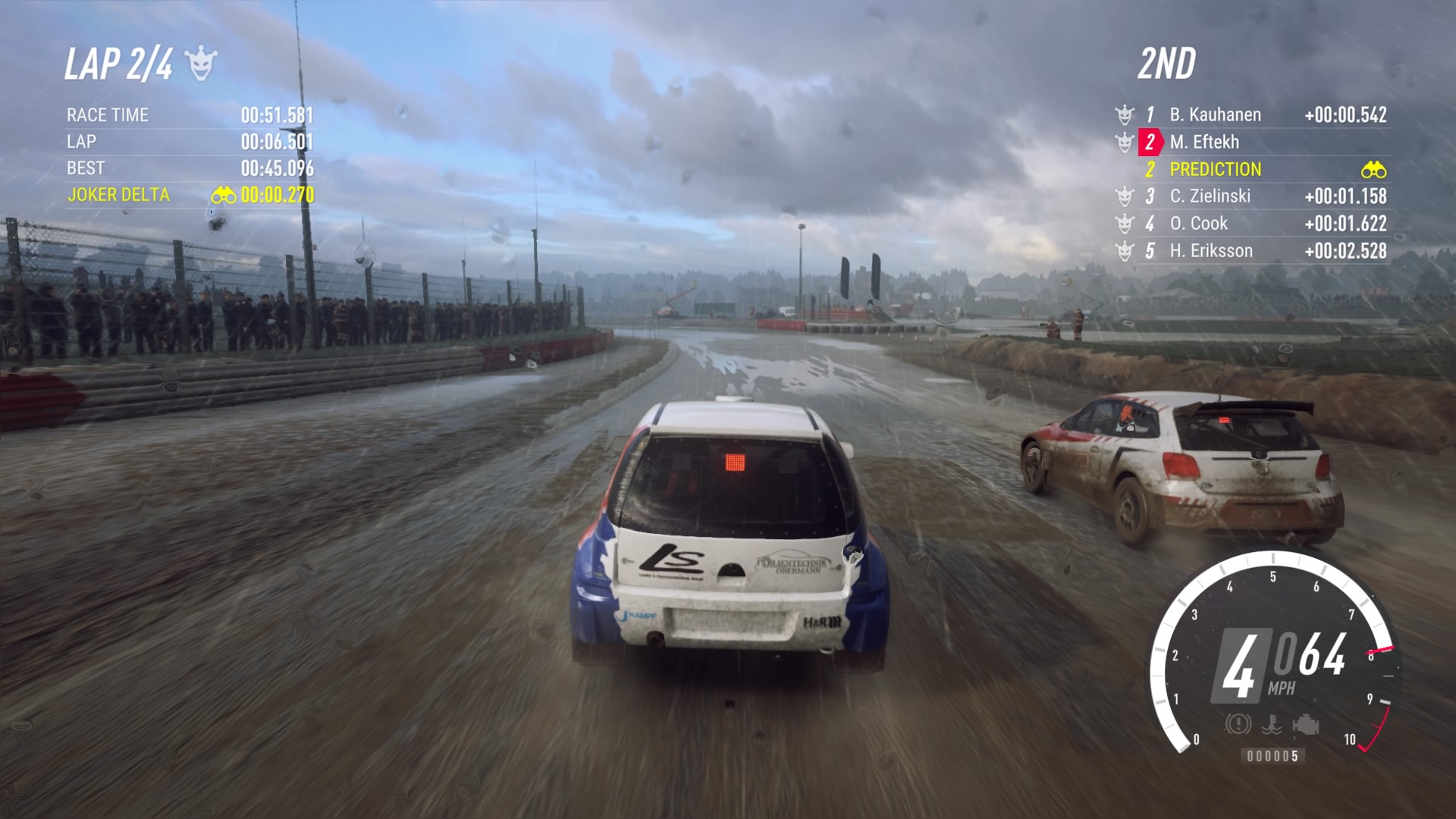Click the joker icon beside B. Kauhanen
This screenshot has width=1456, height=819.
(1123, 115)
